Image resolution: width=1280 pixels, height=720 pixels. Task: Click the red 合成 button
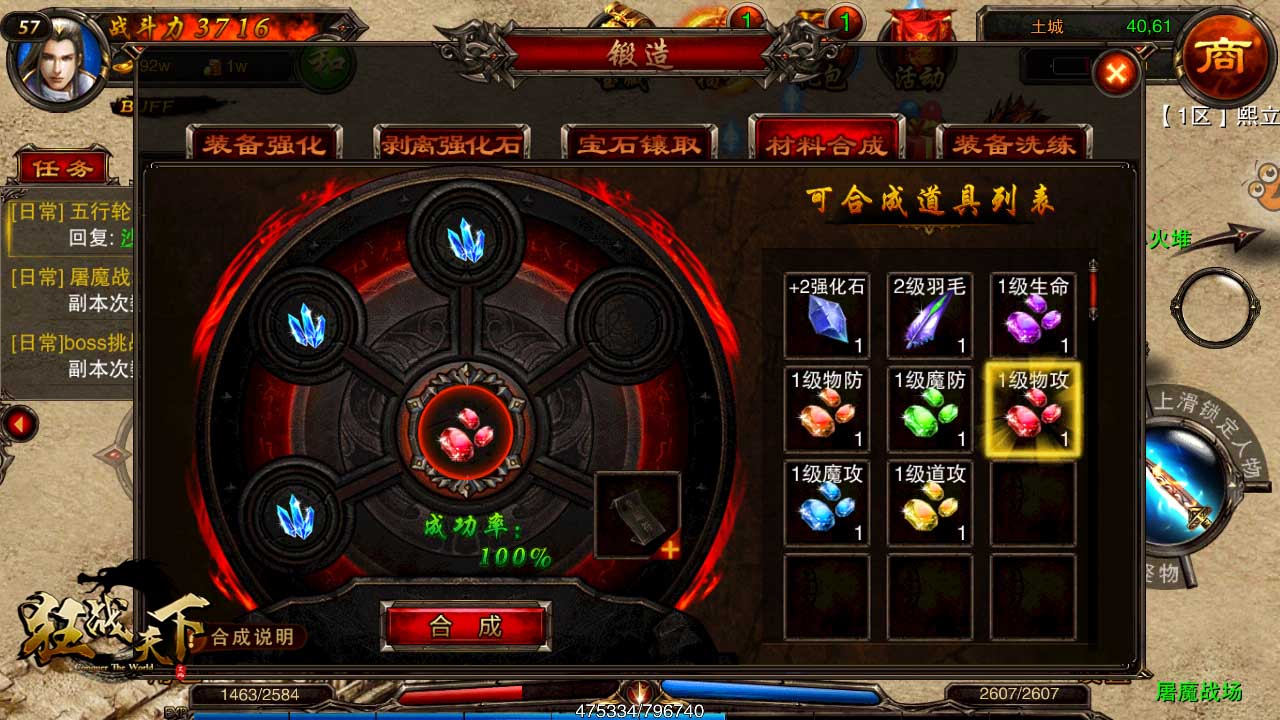(466, 627)
